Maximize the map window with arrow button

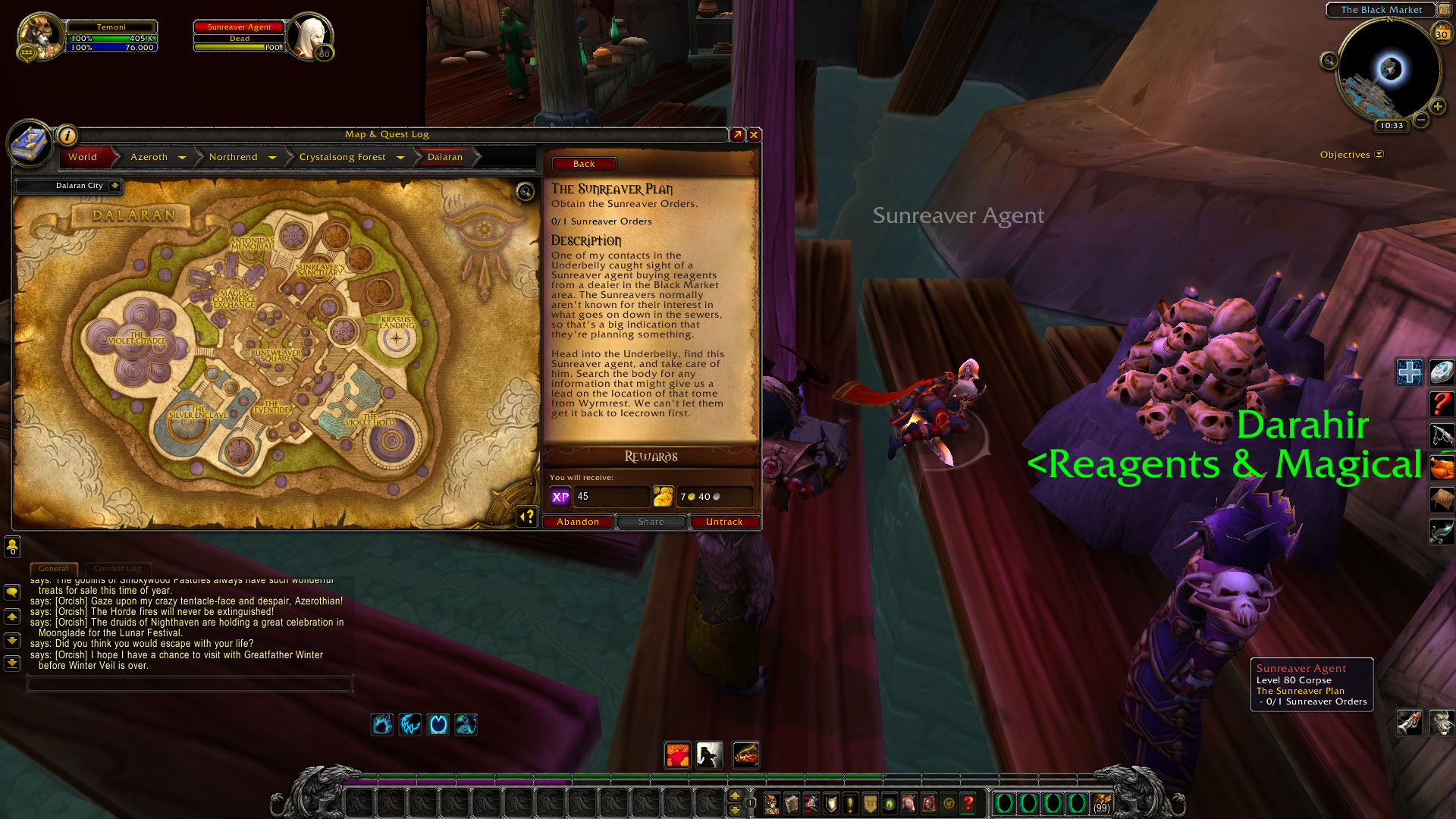click(737, 135)
